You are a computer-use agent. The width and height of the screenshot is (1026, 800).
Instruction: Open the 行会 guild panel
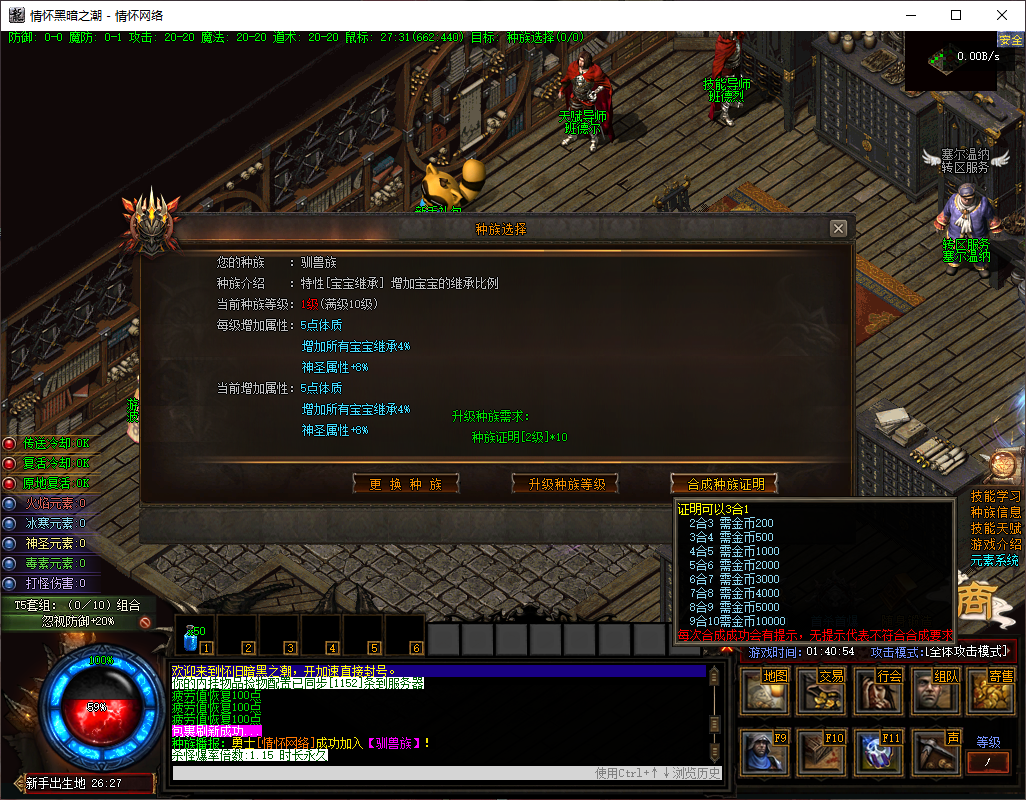click(879, 691)
